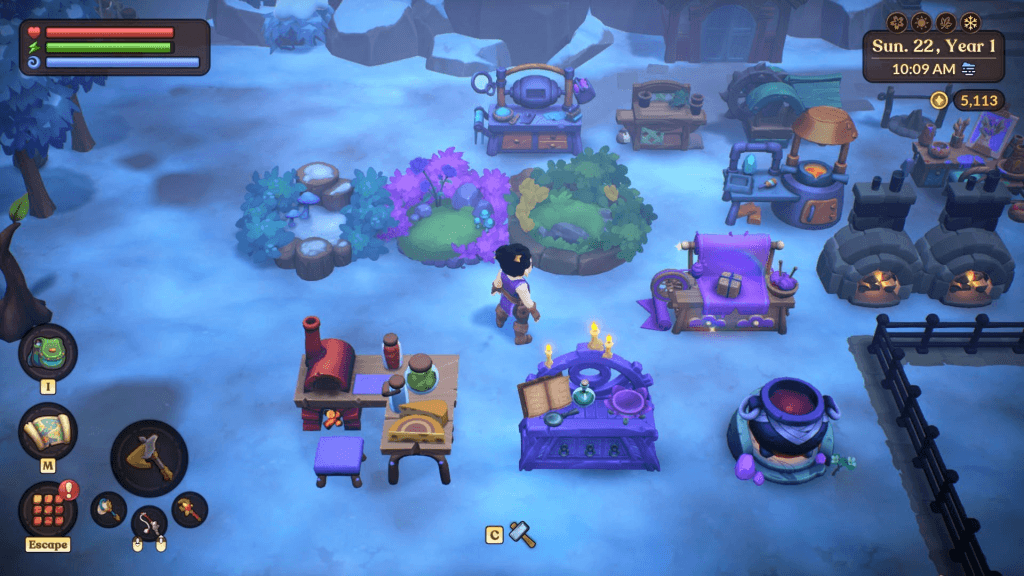Select the axe in the large tool slot
Screen dimensions: 1024x576
149,458
